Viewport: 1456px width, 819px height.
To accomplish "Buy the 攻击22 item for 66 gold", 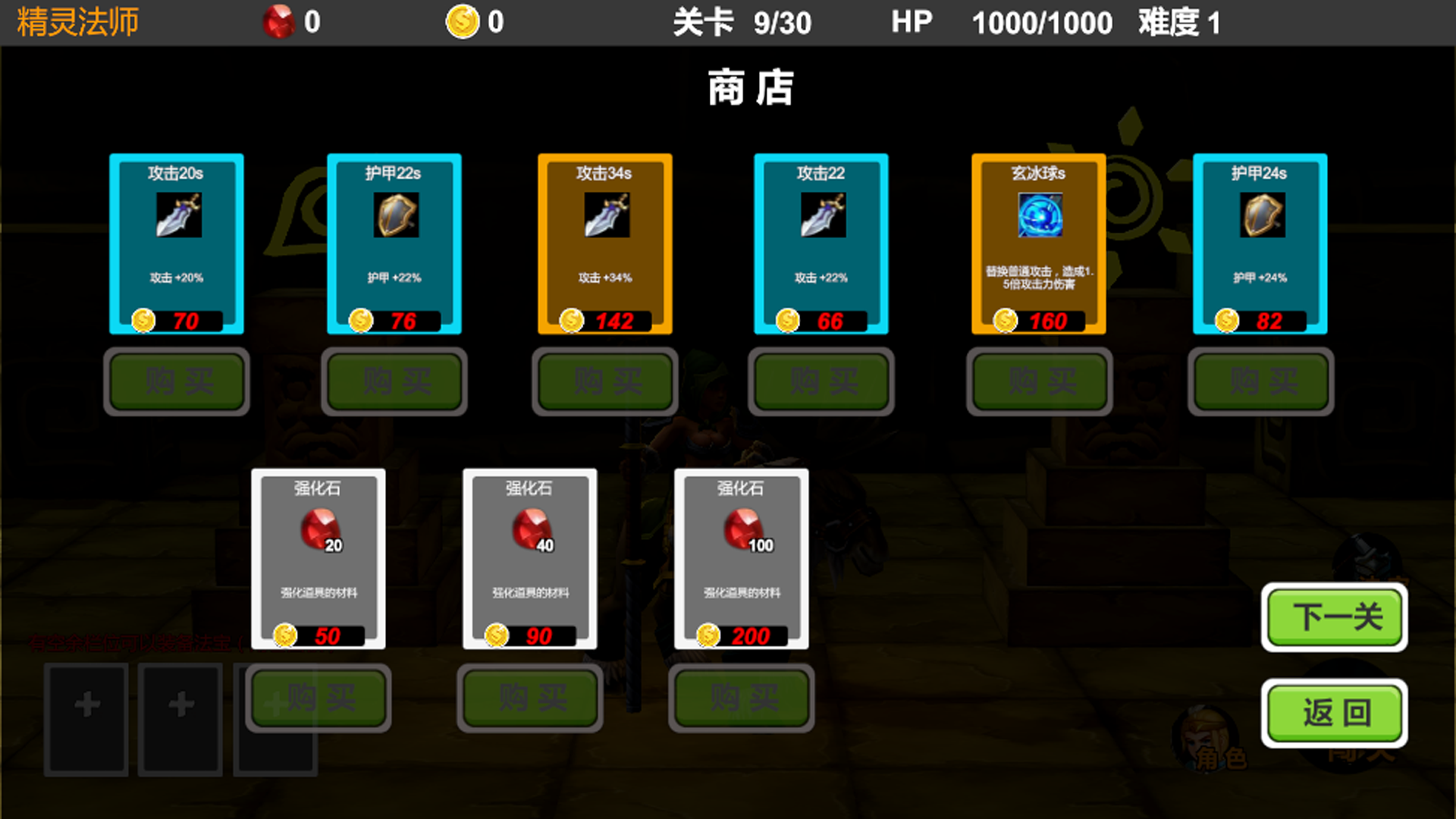I will 821,381.
